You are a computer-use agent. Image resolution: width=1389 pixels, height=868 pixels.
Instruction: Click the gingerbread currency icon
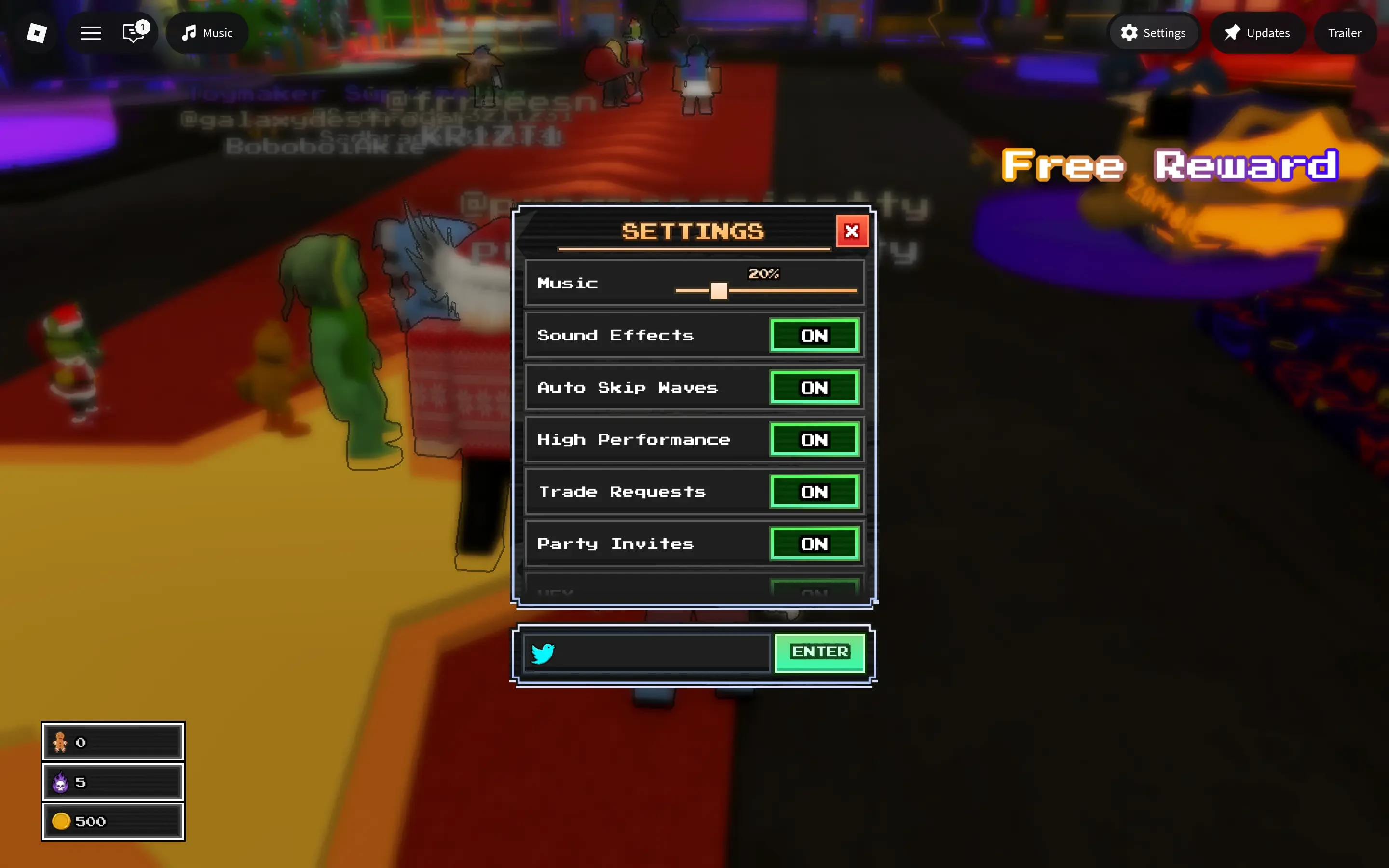tap(61, 741)
